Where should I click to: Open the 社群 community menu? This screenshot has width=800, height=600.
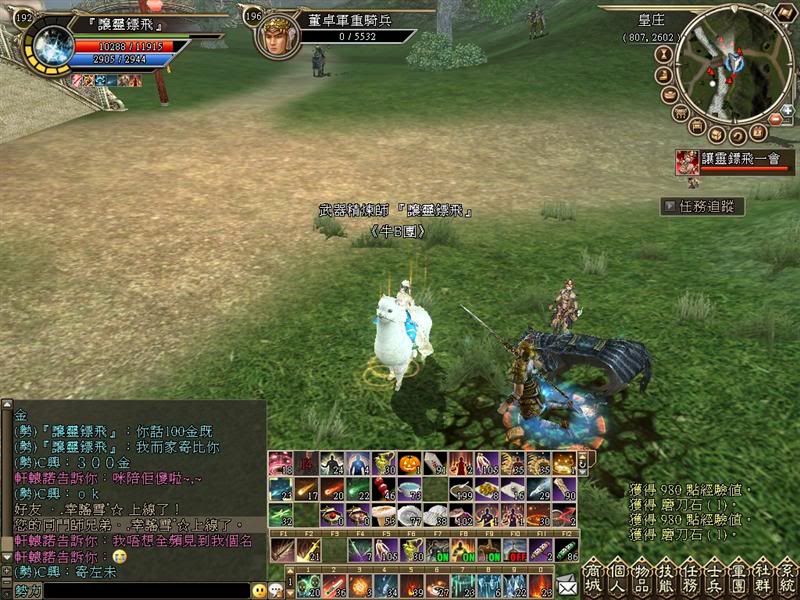coord(761,577)
